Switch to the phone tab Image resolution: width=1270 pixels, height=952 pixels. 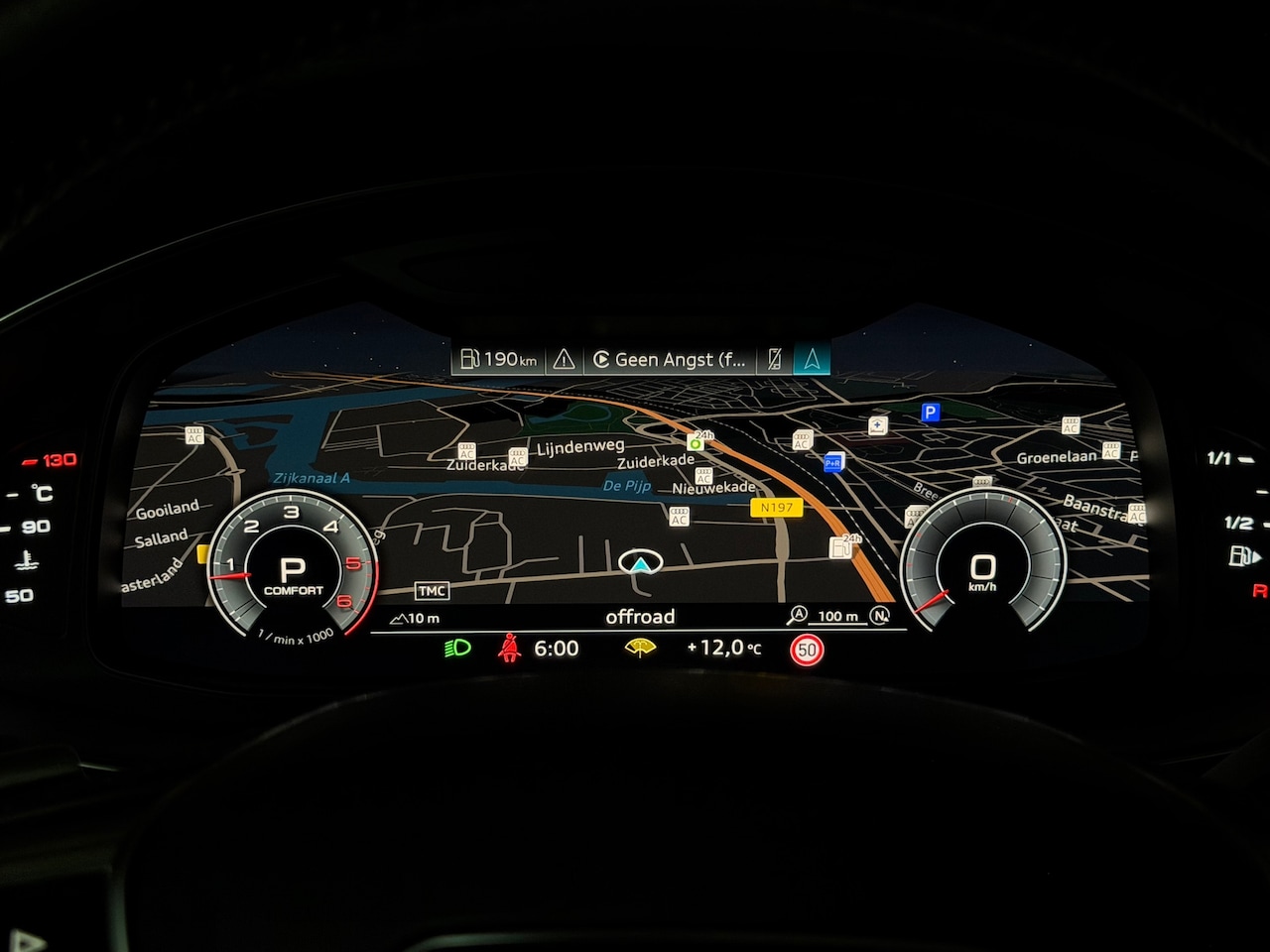775,359
